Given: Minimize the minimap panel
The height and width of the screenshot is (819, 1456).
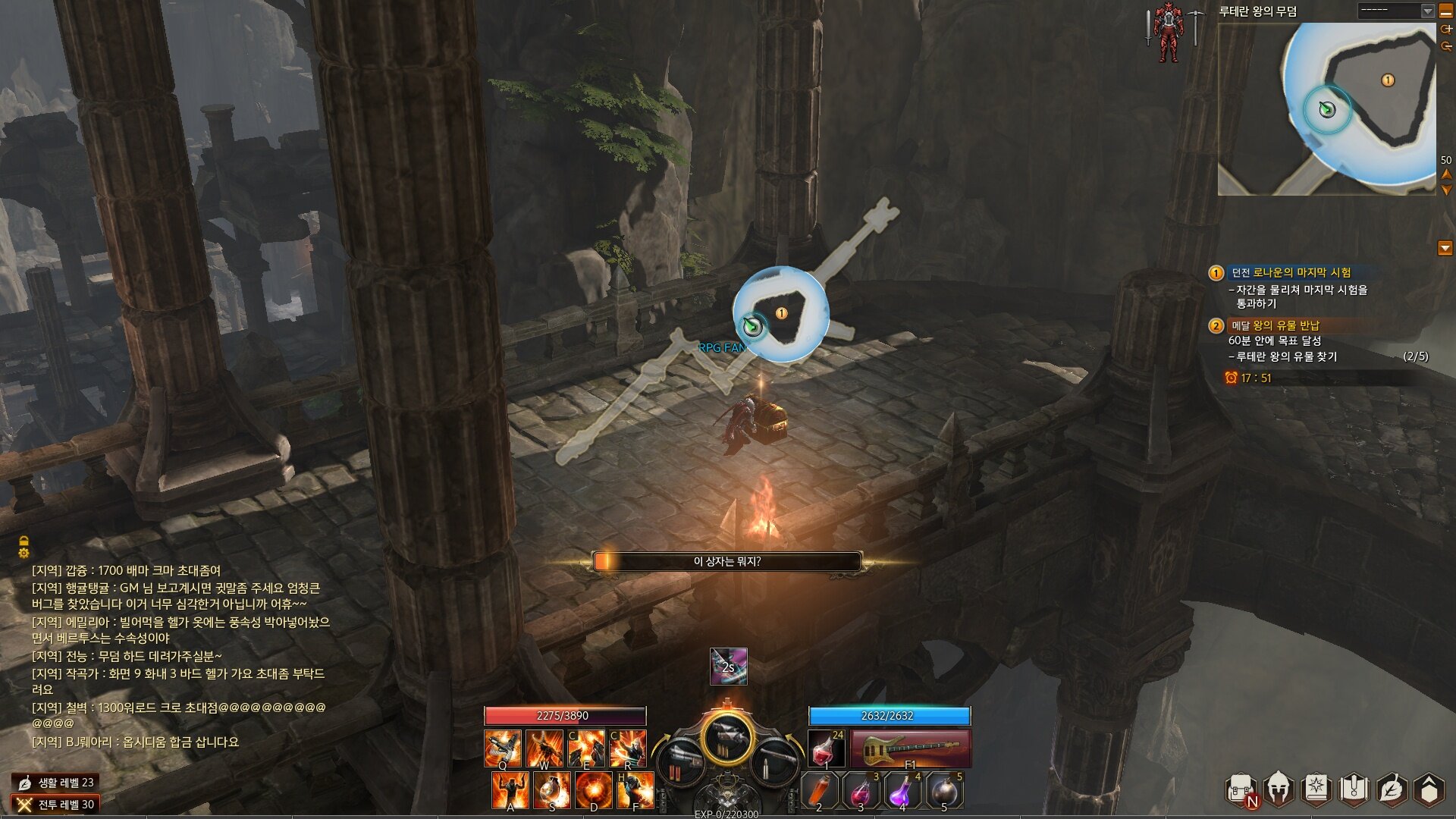Looking at the screenshot, I should click(x=1445, y=11).
